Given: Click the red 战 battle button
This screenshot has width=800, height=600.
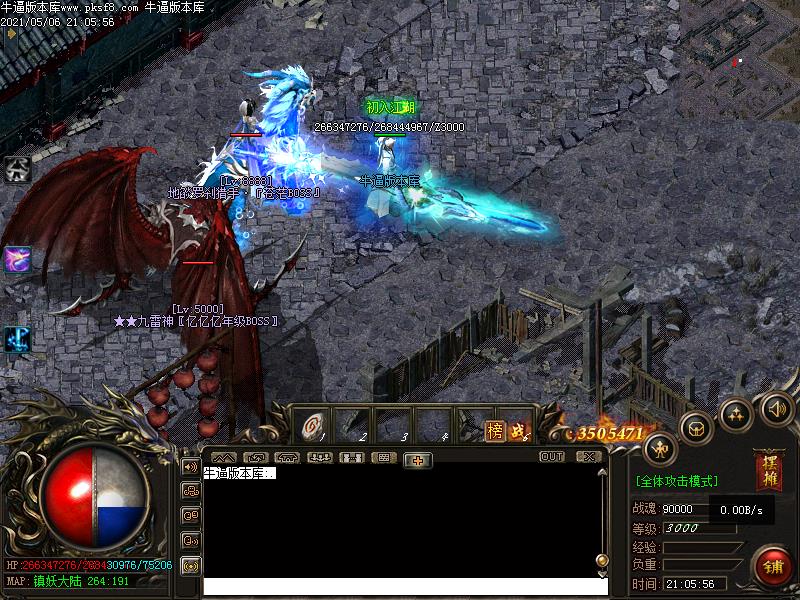Looking at the screenshot, I should (x=517, y=430).
